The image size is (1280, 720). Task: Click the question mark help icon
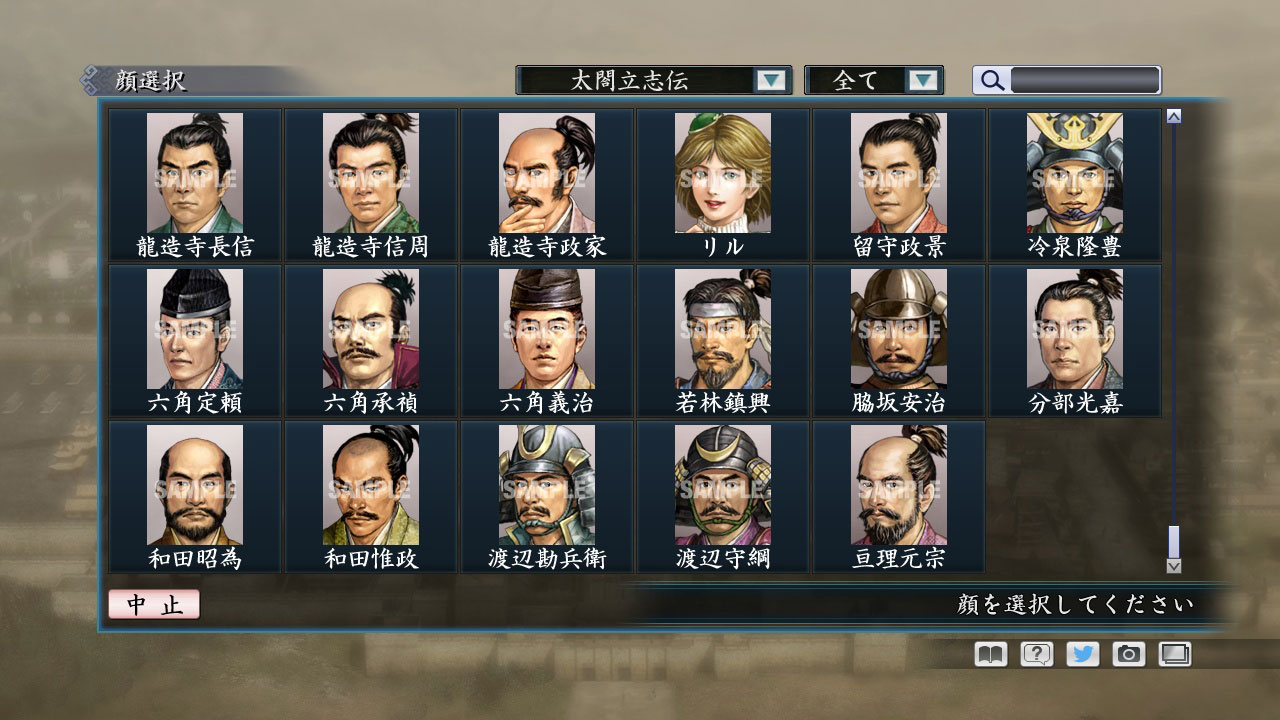click(x=1034, y=654)
